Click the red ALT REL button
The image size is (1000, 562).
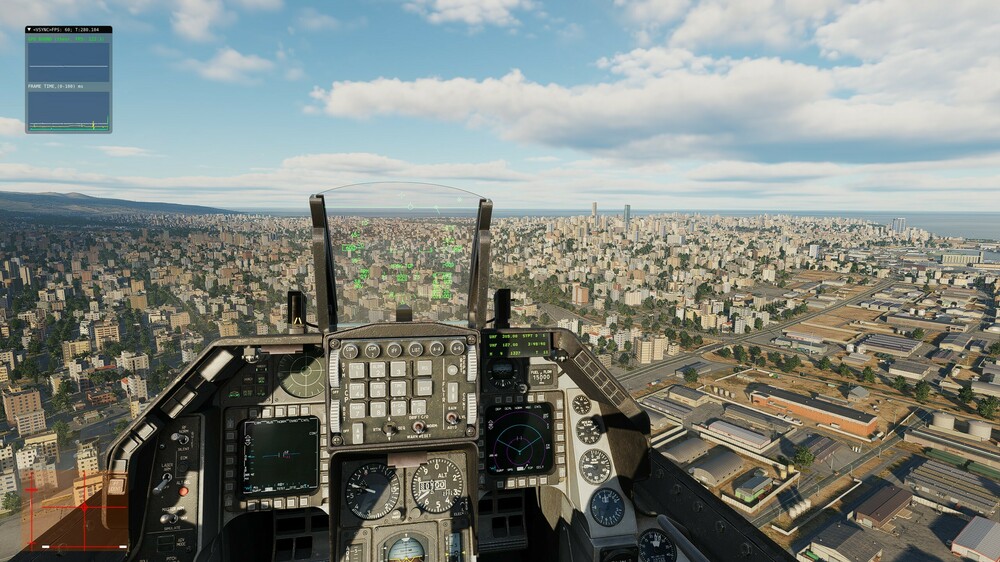point(183,492)
